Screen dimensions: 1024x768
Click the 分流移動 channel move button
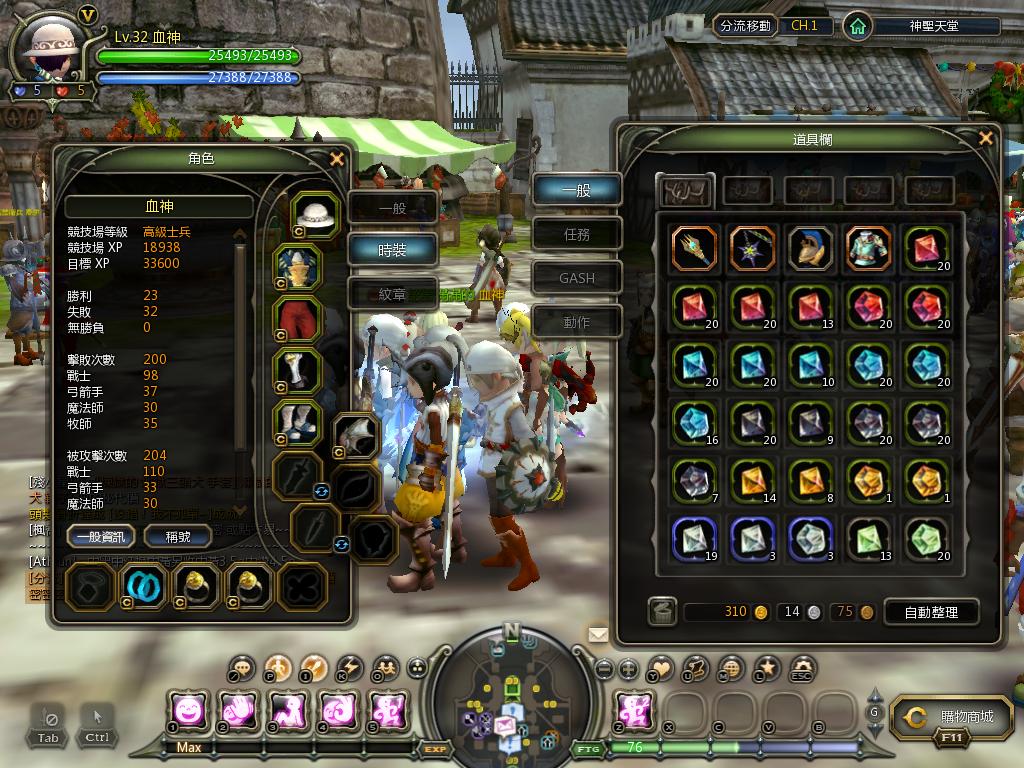click(745, 26)
